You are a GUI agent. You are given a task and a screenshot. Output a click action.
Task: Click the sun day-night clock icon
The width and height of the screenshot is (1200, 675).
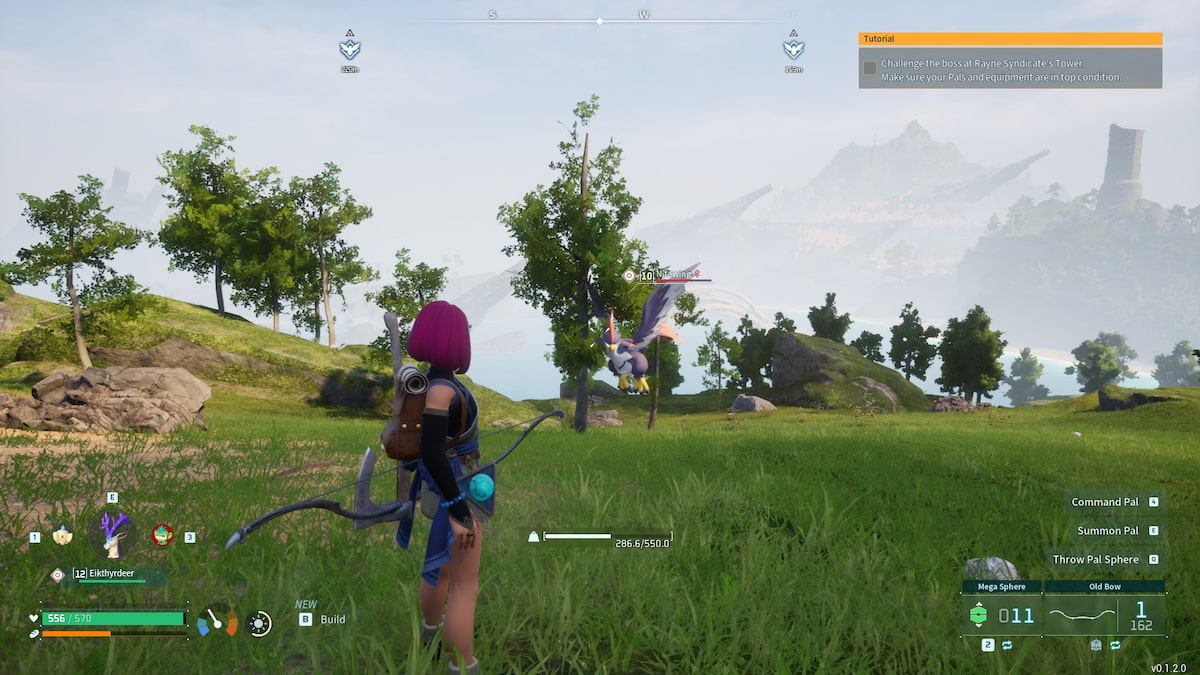click(259, 624)
